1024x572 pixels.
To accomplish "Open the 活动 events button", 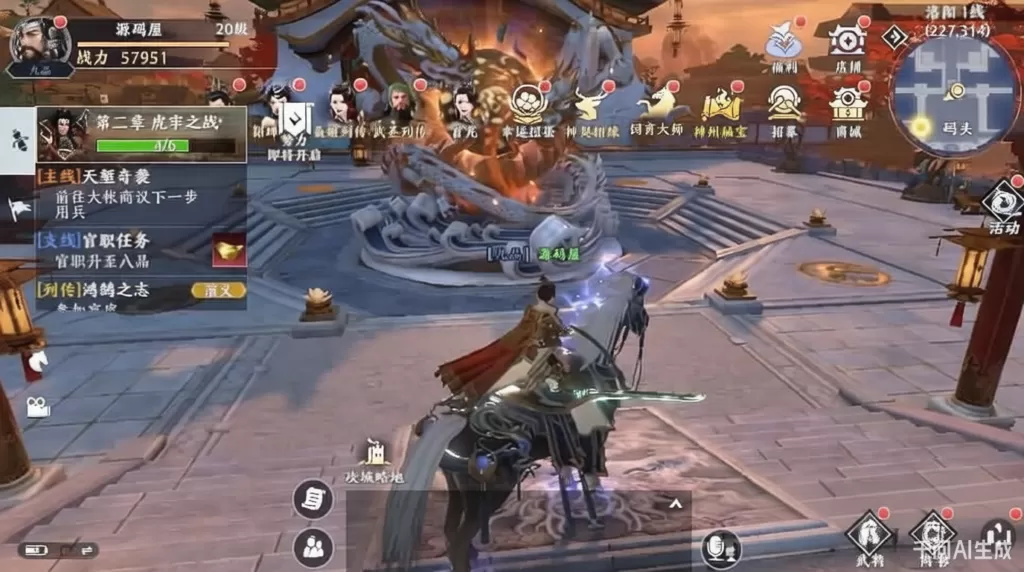I will click(1000, 207).
